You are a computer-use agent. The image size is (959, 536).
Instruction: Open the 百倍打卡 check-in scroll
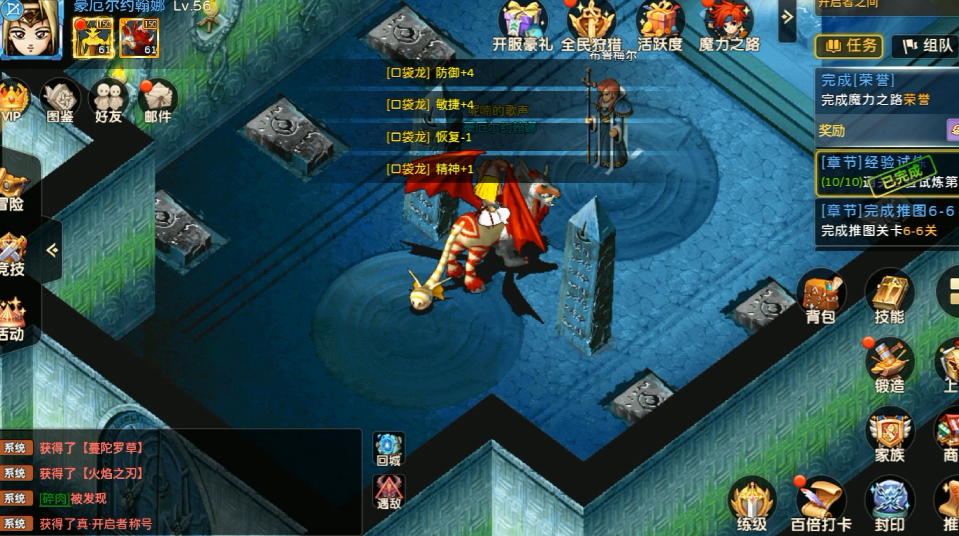820,503
